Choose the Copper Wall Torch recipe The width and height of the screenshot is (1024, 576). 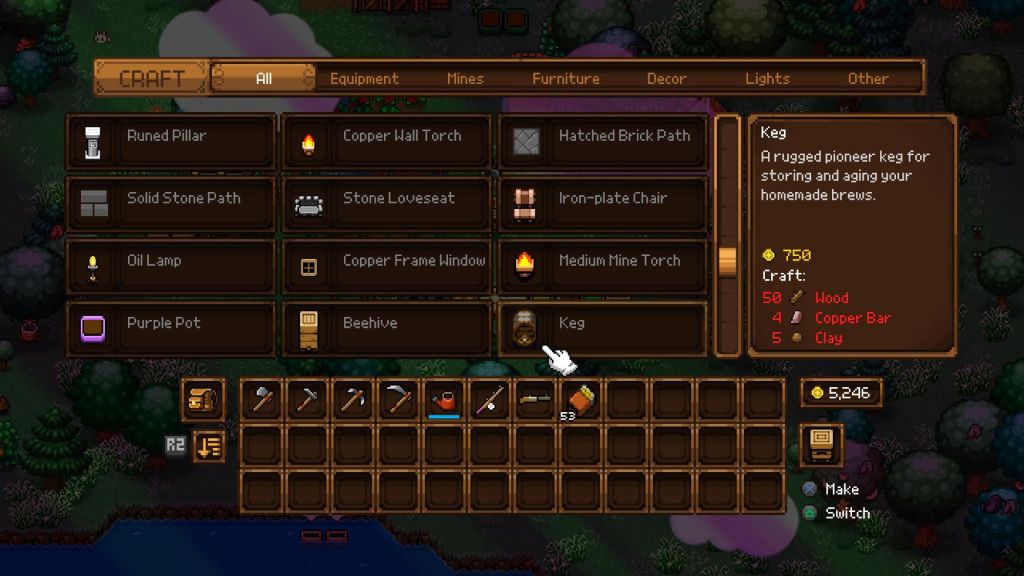pyautogui.click(x=387, y=142)
